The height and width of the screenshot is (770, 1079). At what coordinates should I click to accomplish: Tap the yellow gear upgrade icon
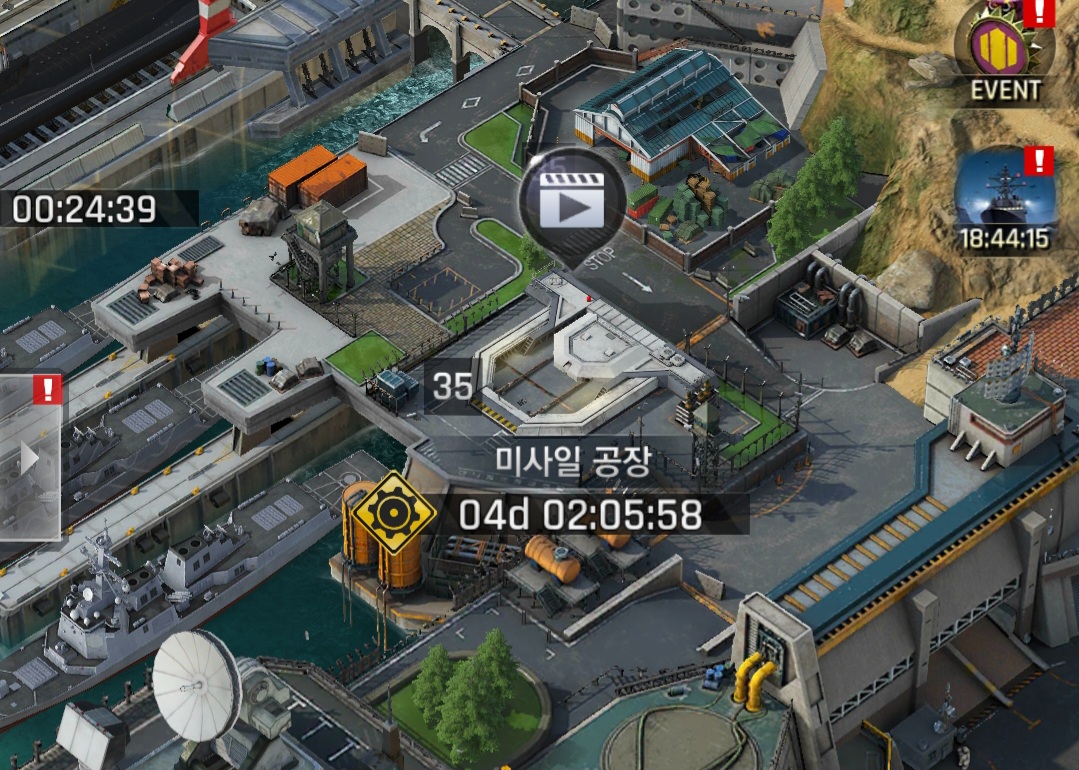click(x=393, y=513)
